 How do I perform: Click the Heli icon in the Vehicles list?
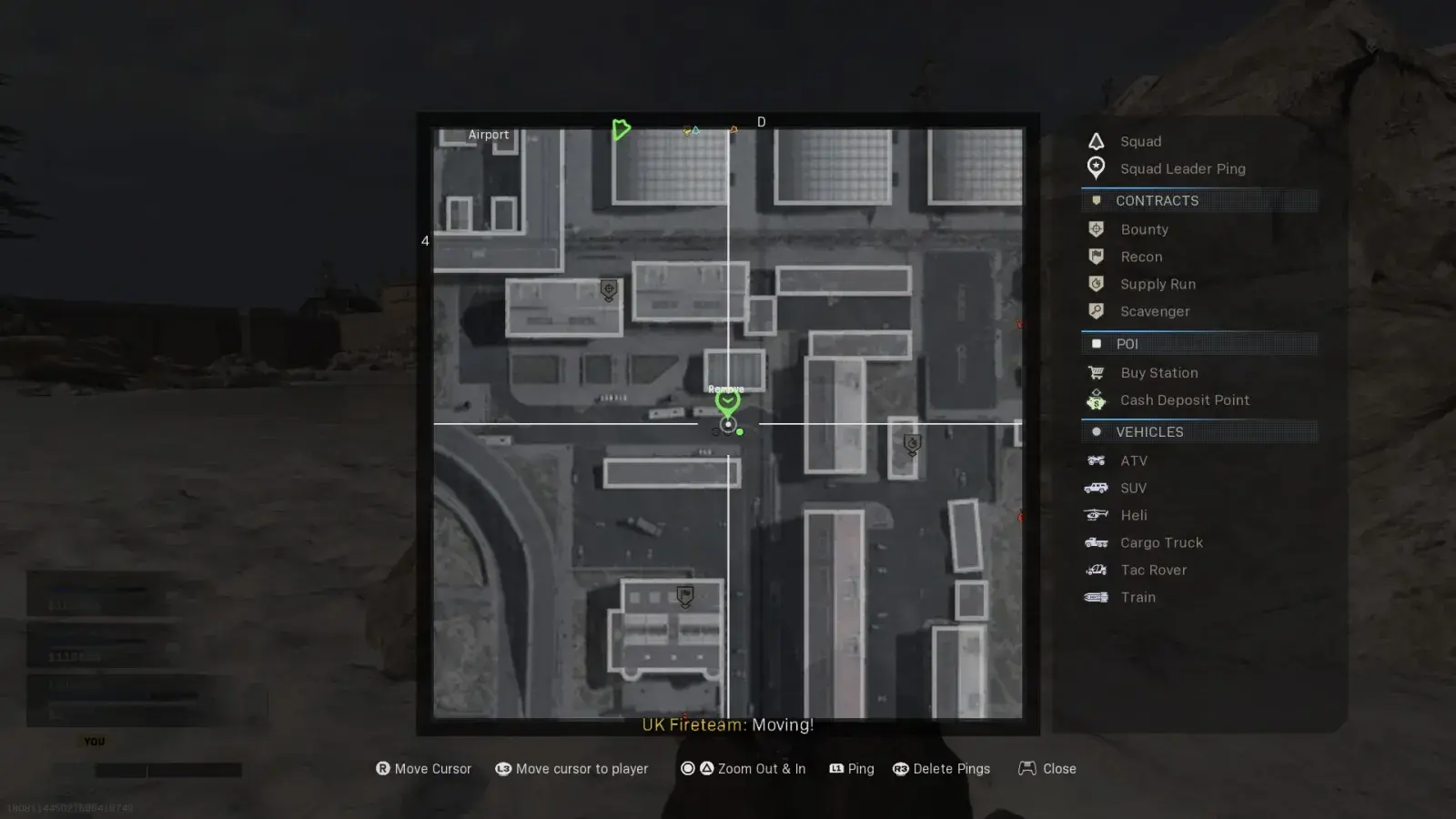point(1096,515)
